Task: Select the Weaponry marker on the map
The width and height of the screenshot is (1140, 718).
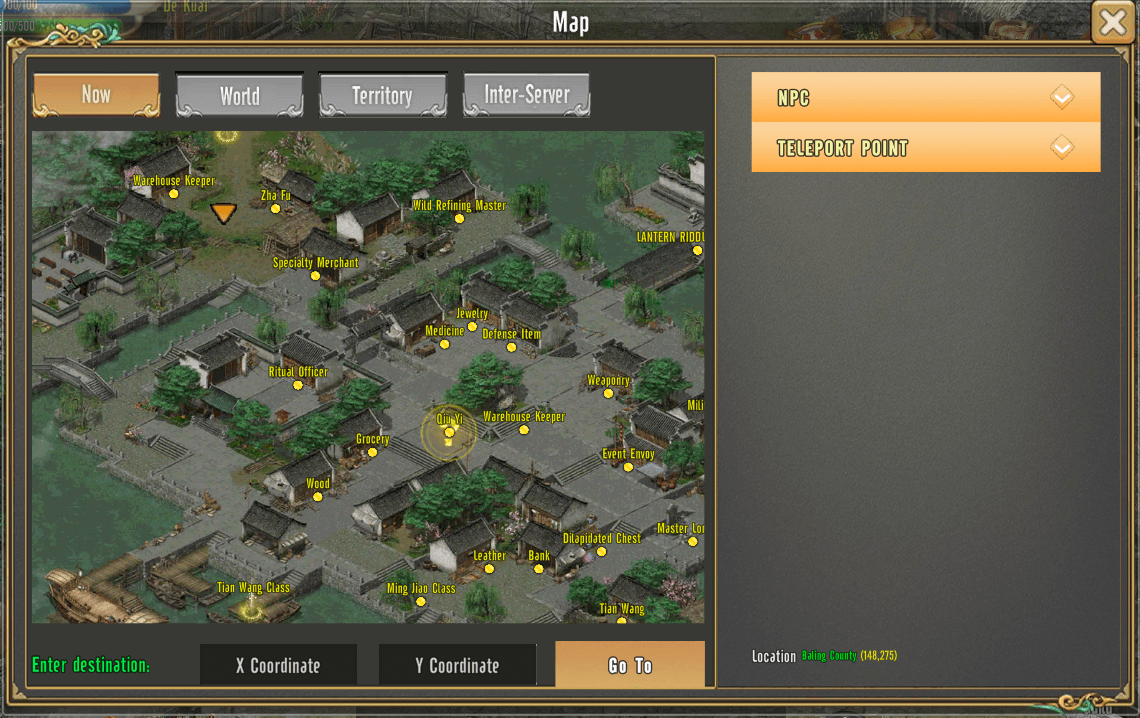Action: click(x=608, y=393)
